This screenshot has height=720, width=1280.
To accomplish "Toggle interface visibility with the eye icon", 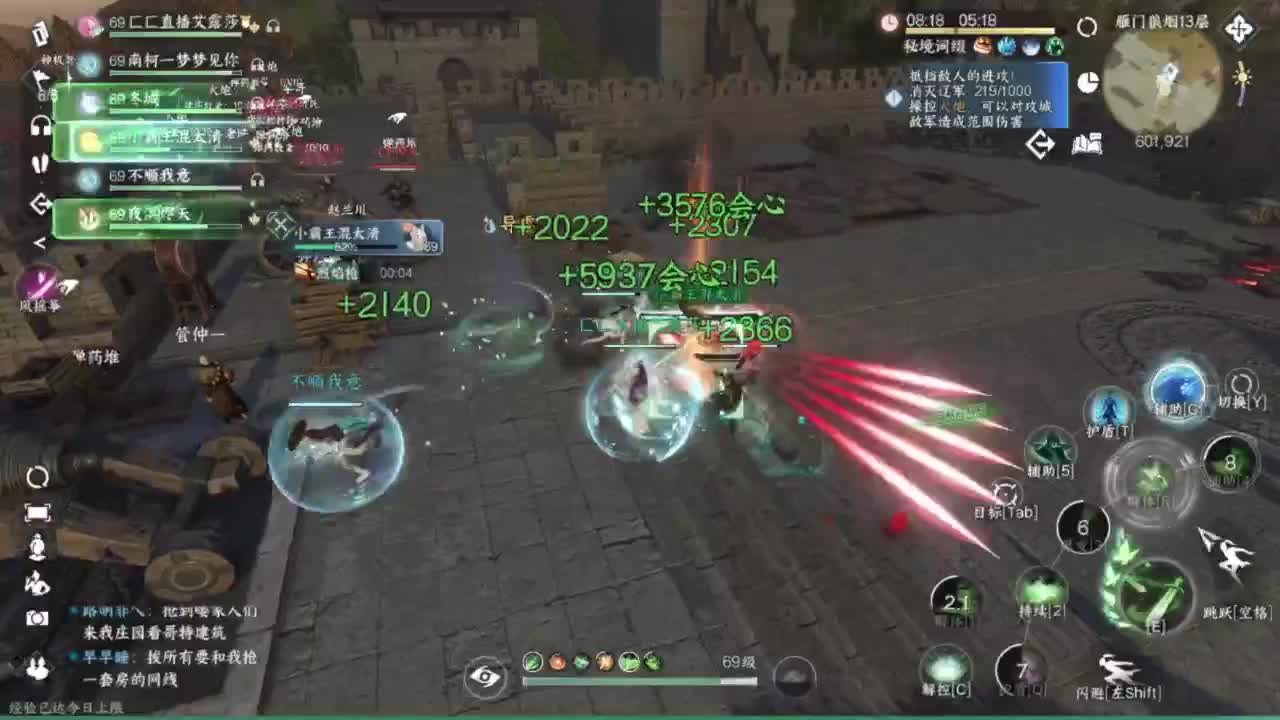I will pyautogui.click(x=485, y=678).
